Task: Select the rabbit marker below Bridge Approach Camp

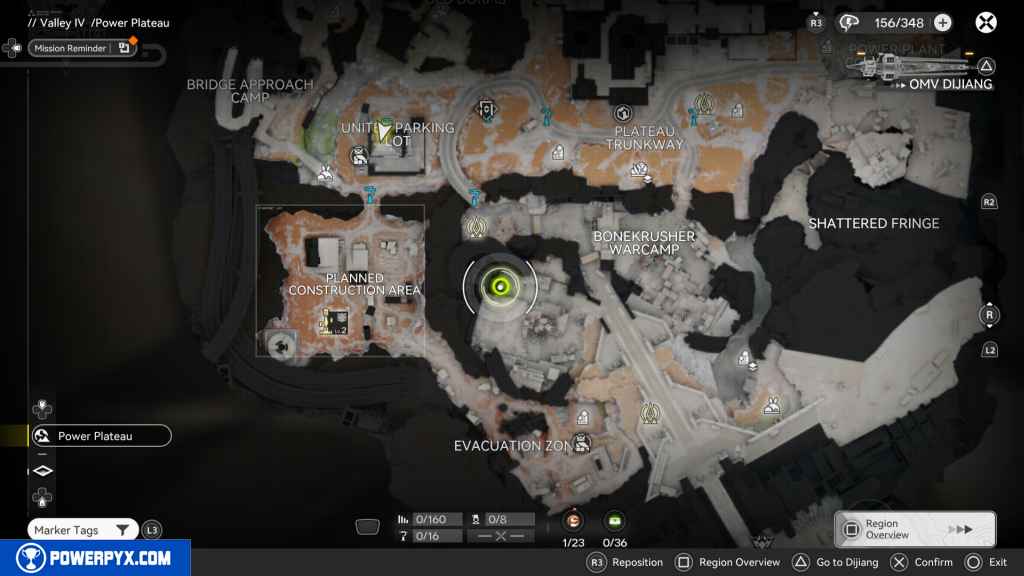Action: click(x=325, y=175)
